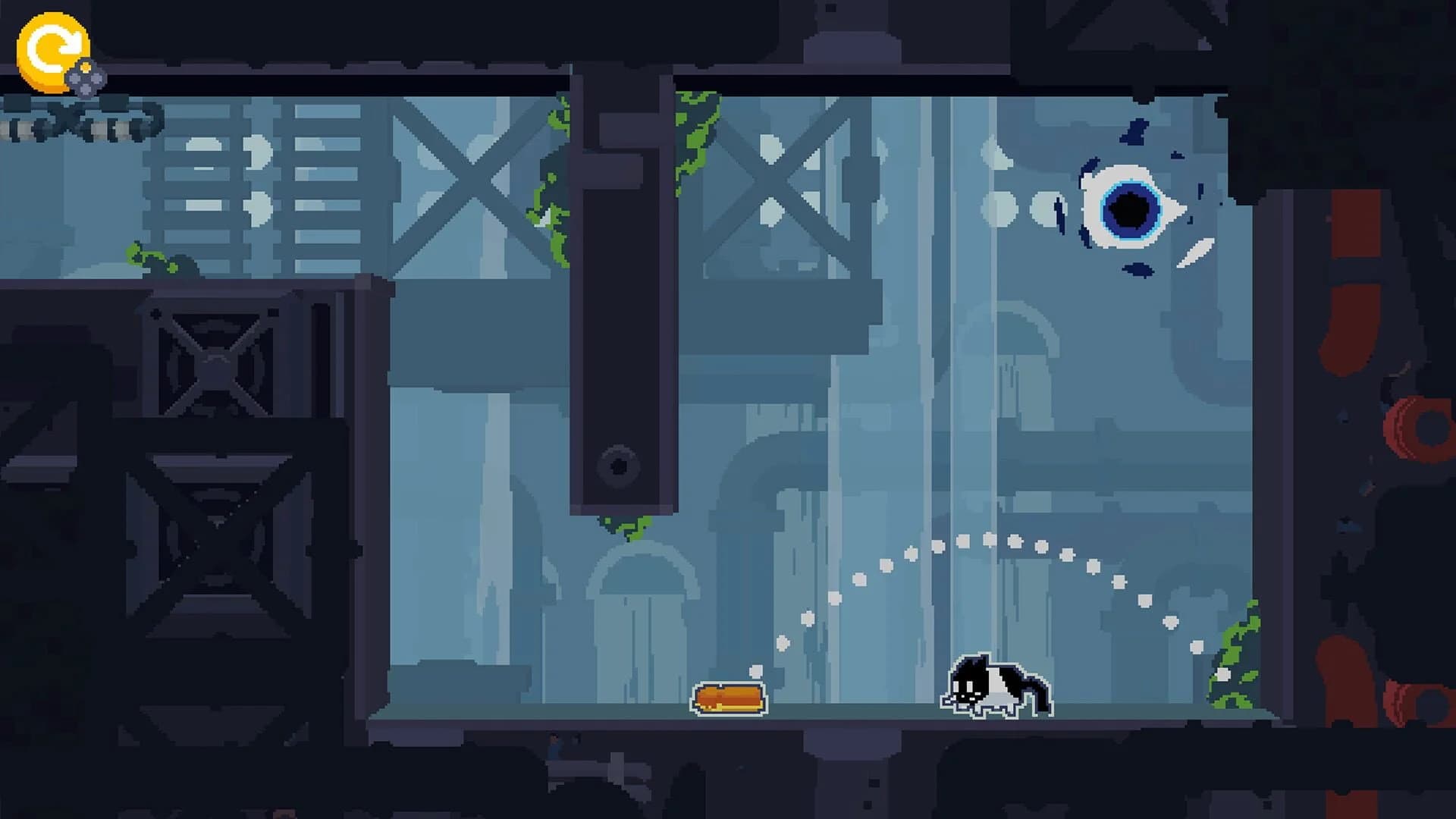This screenshot has width=1456, height=819.
Task: Click the yellow restart level icon
Action: point(52,52)
